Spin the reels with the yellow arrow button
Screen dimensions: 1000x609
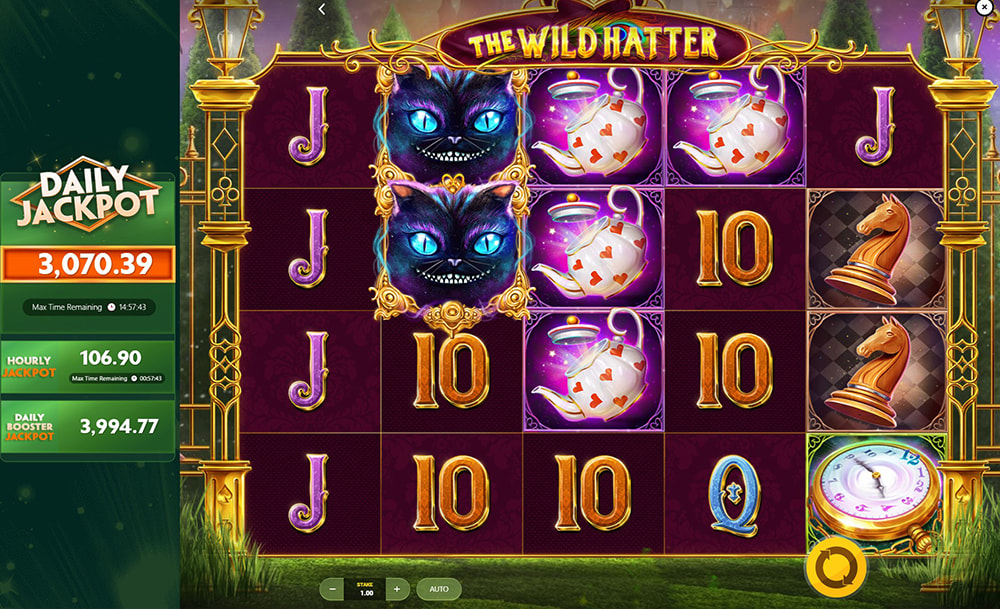(x=832, y=566)
